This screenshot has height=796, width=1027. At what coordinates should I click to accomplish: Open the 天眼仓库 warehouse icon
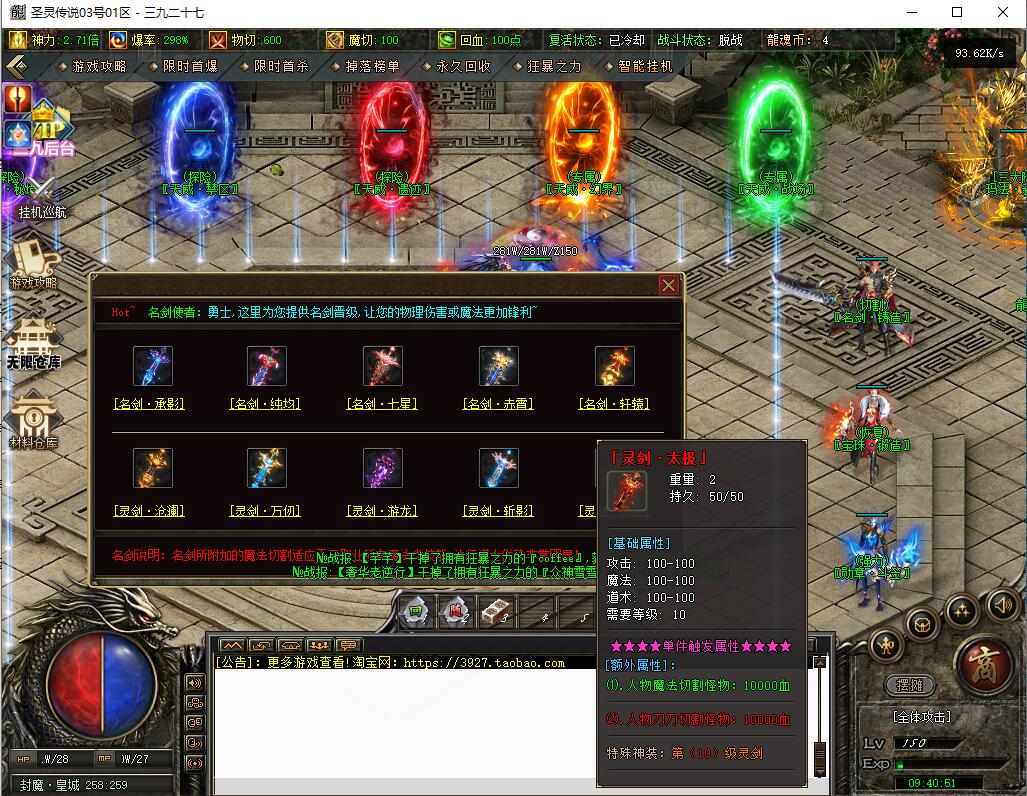[34, 342]
